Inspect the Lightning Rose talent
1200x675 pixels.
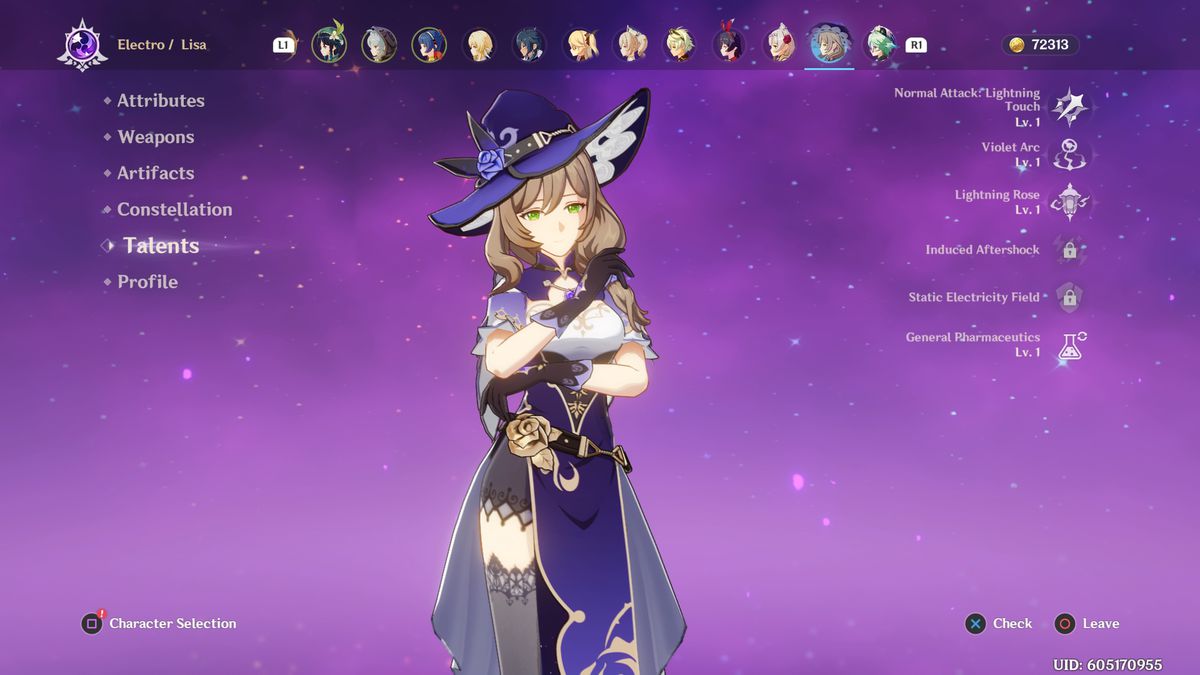point(1070,202)
